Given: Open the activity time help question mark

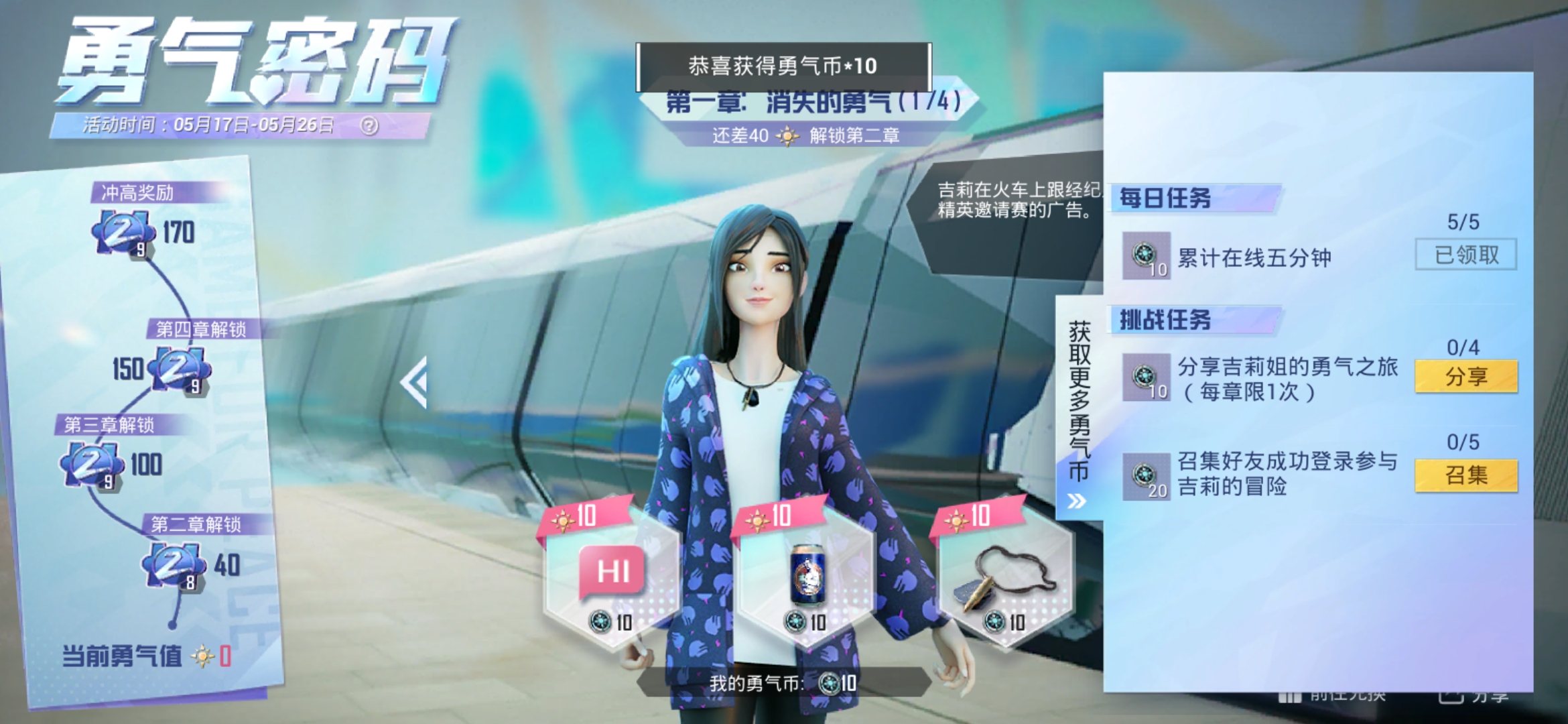Looking at the screenshot, I should 369,125.
